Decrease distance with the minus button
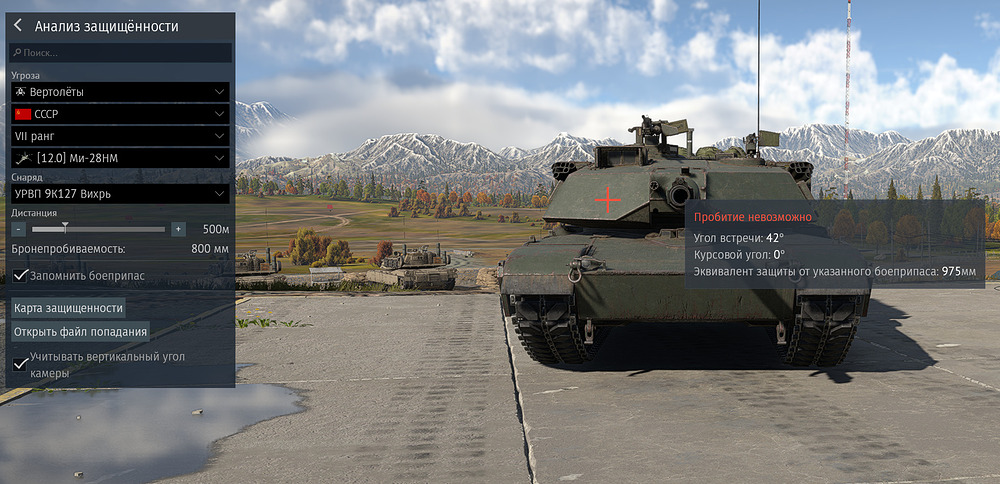The image size is (1000, 484). 19,229
